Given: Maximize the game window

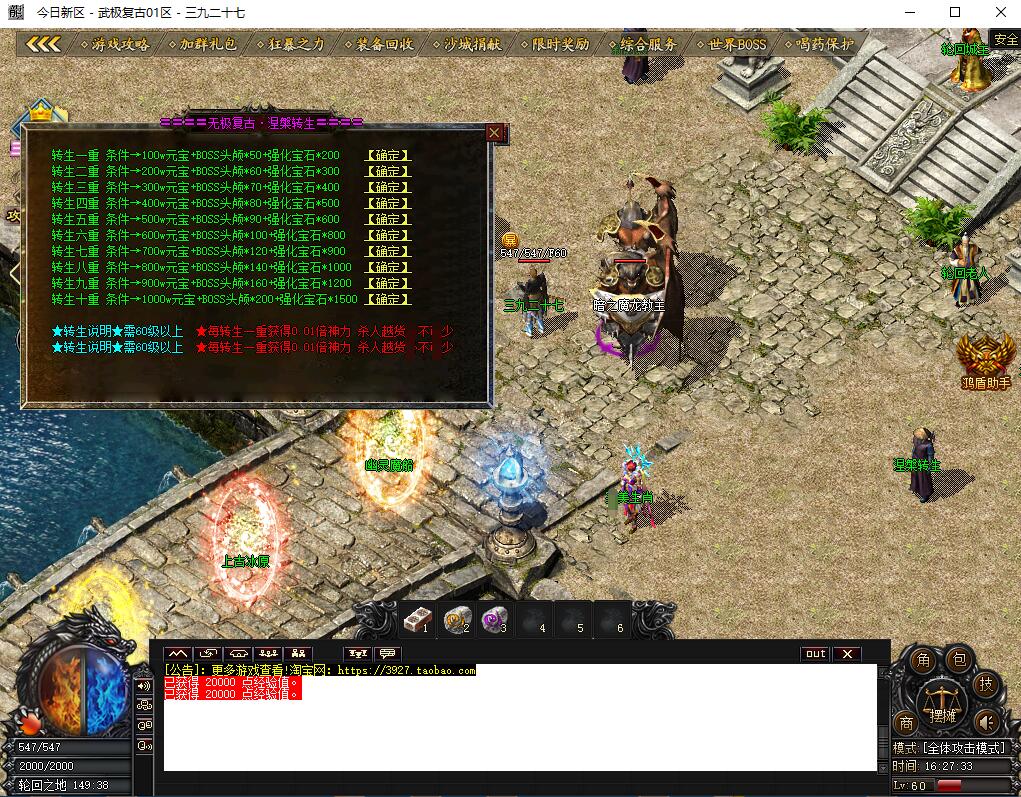Looking at the screenshot, I should pos(954,12).
